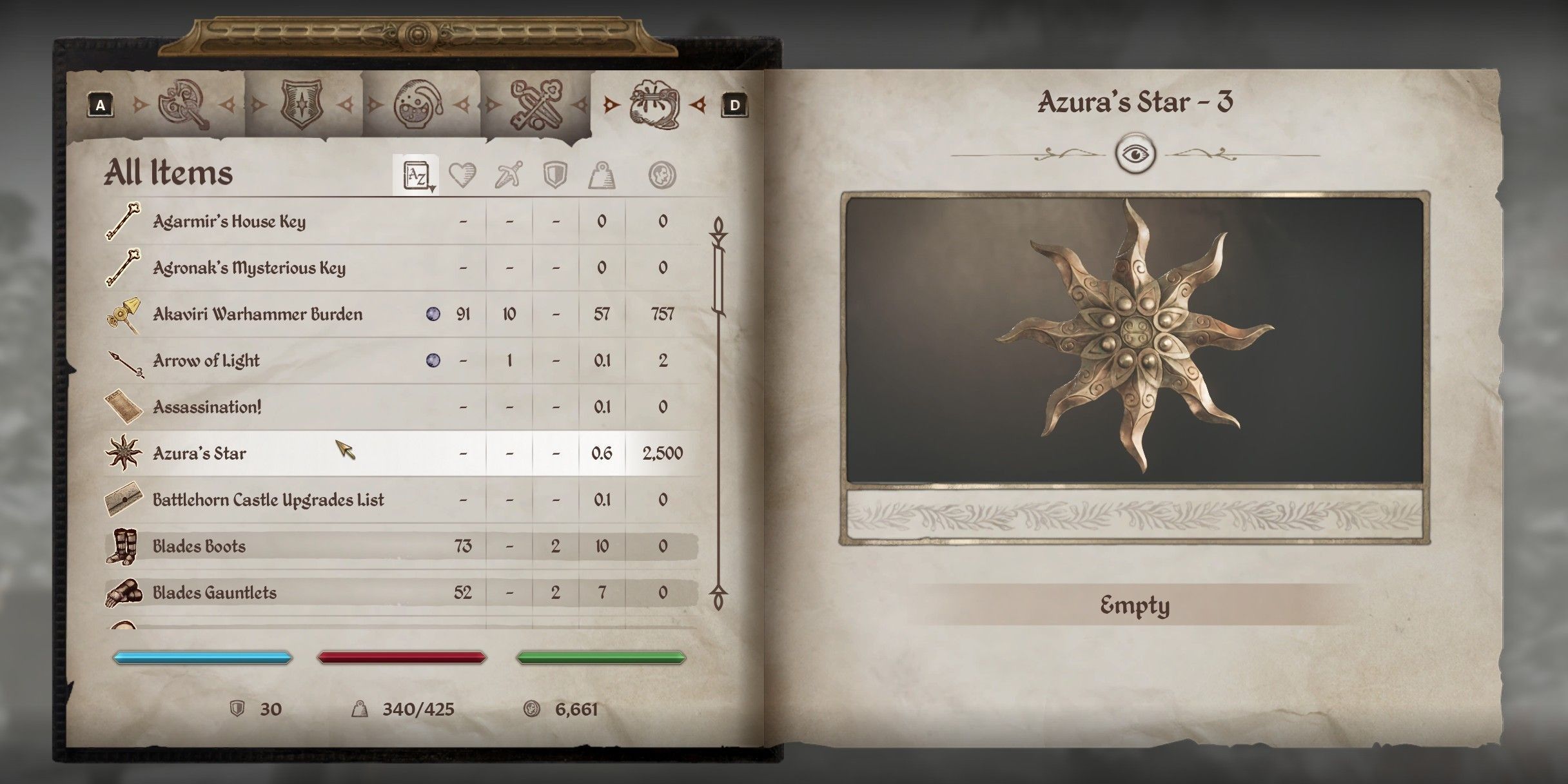The width and height of the screenshot is (1568, 784).
Task: Sort items by gold coin value
Action: [662, 175]
